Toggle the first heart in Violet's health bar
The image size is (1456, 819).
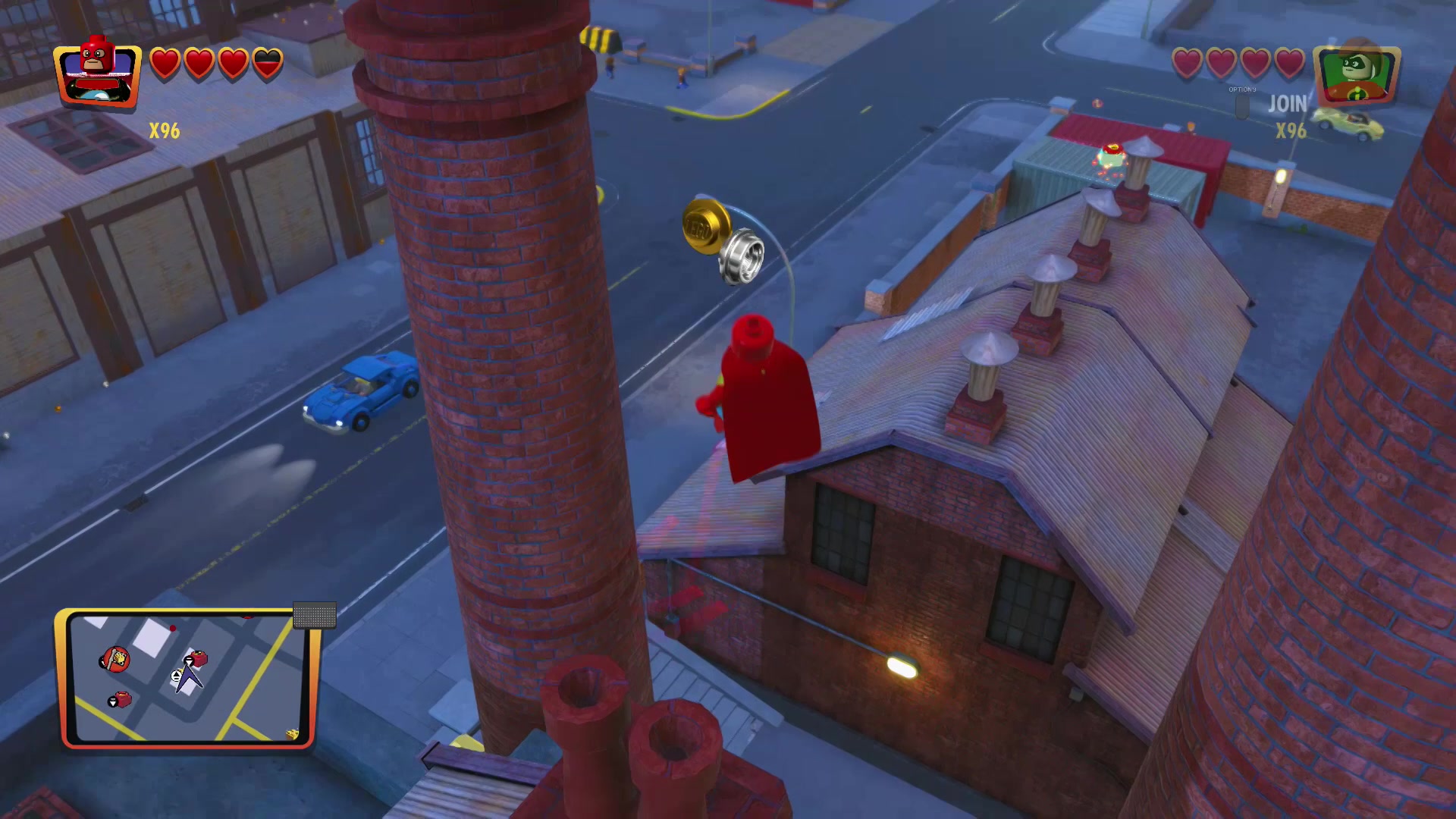point(1188,61)
